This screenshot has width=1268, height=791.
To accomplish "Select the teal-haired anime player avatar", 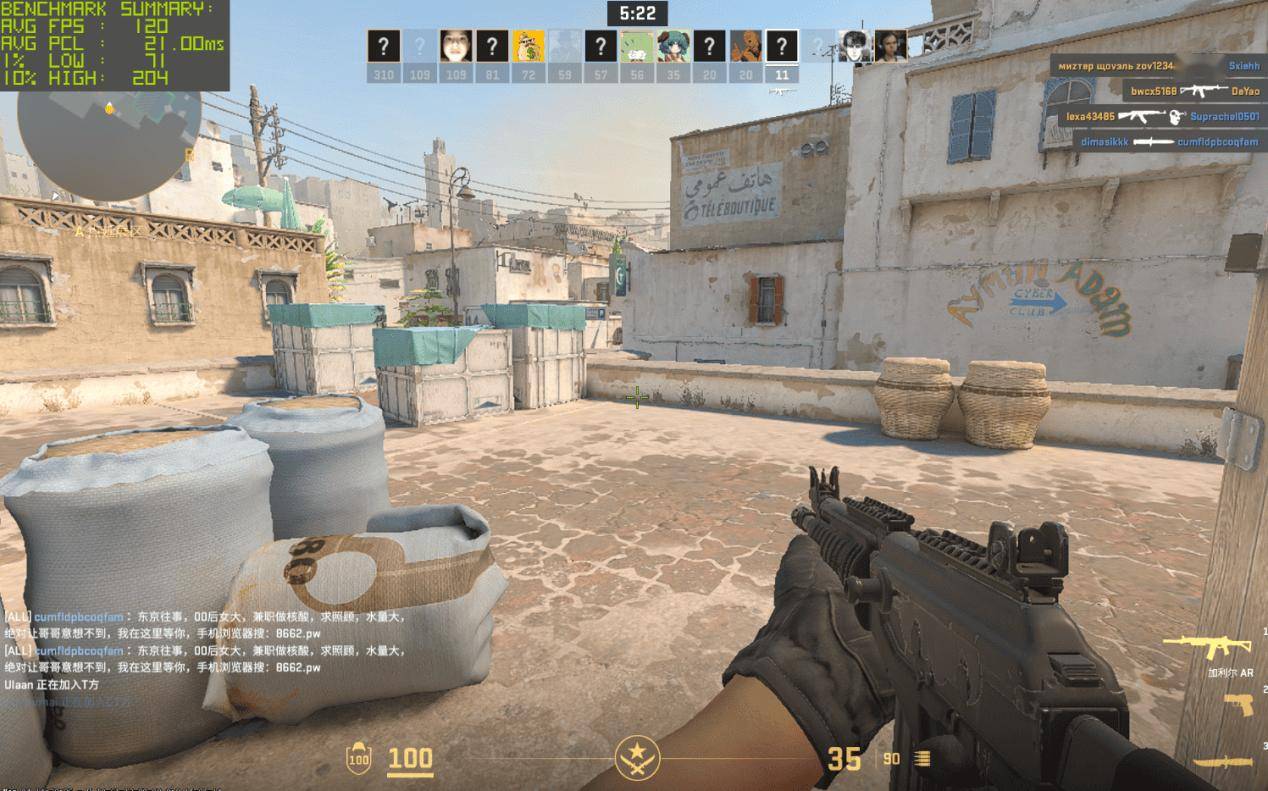I will (x=673, y=46).
